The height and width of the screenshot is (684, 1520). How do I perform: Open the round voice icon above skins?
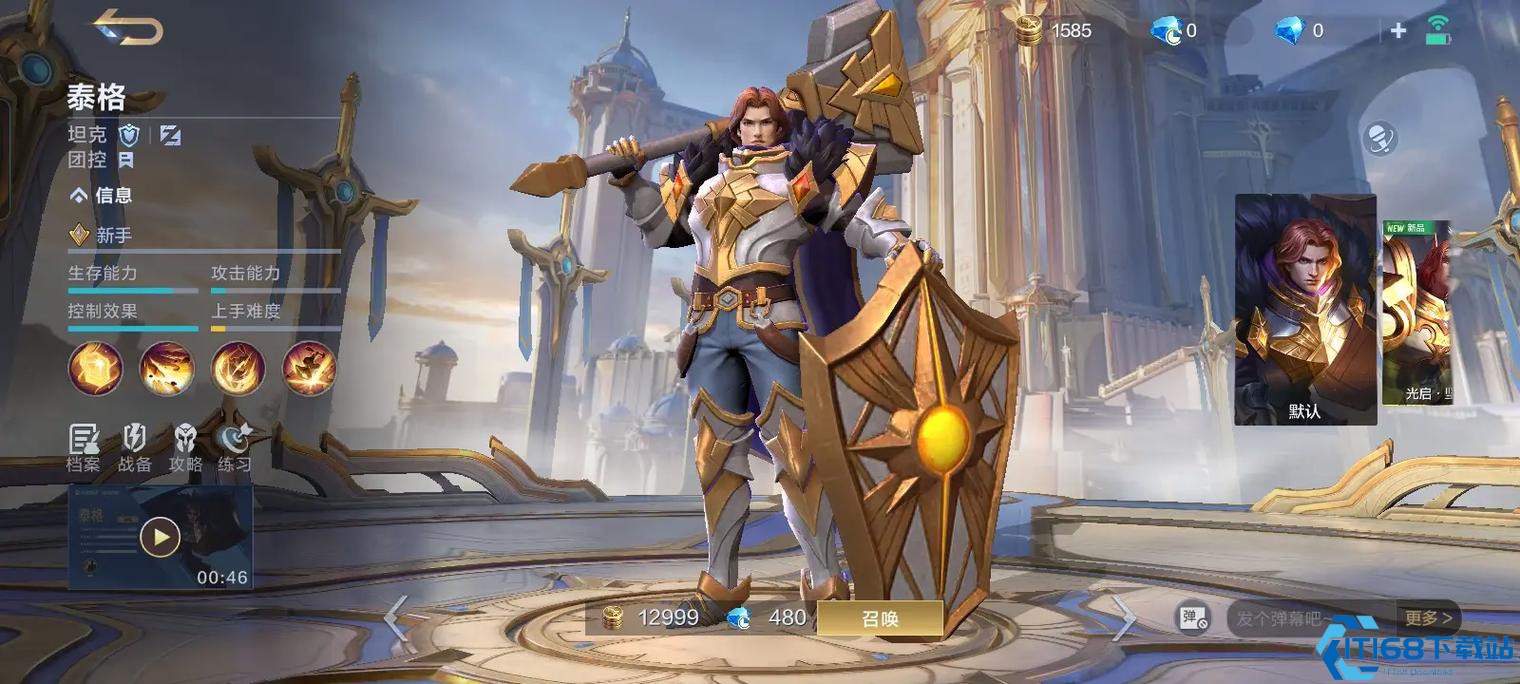point(1379,138)
